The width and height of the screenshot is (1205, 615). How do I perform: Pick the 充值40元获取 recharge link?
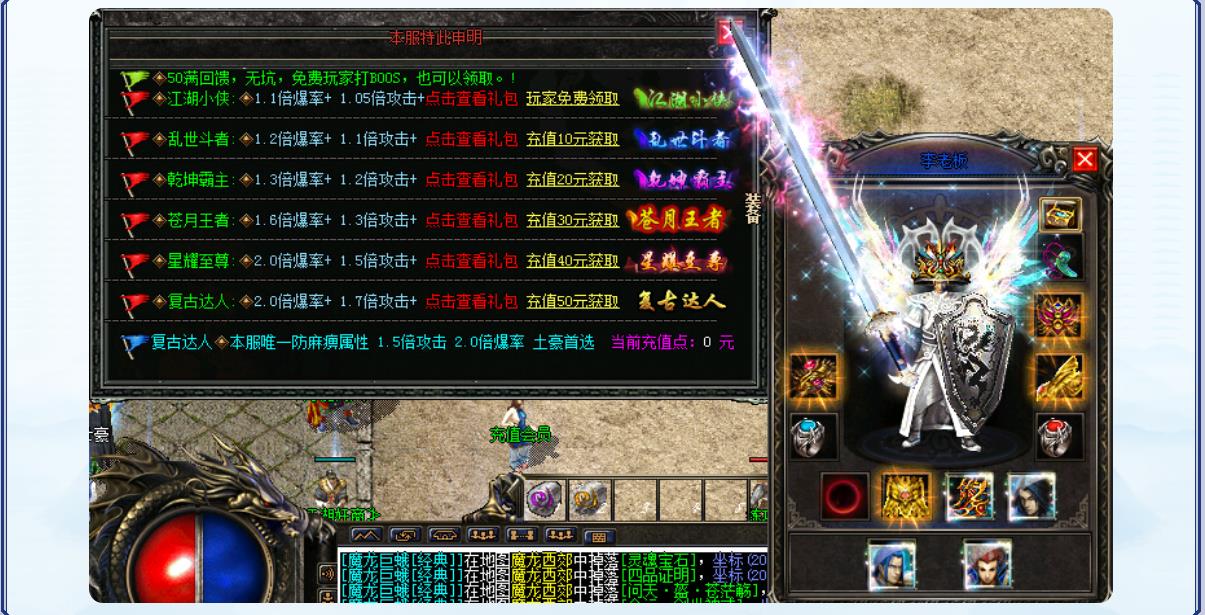tap(573, 261)
